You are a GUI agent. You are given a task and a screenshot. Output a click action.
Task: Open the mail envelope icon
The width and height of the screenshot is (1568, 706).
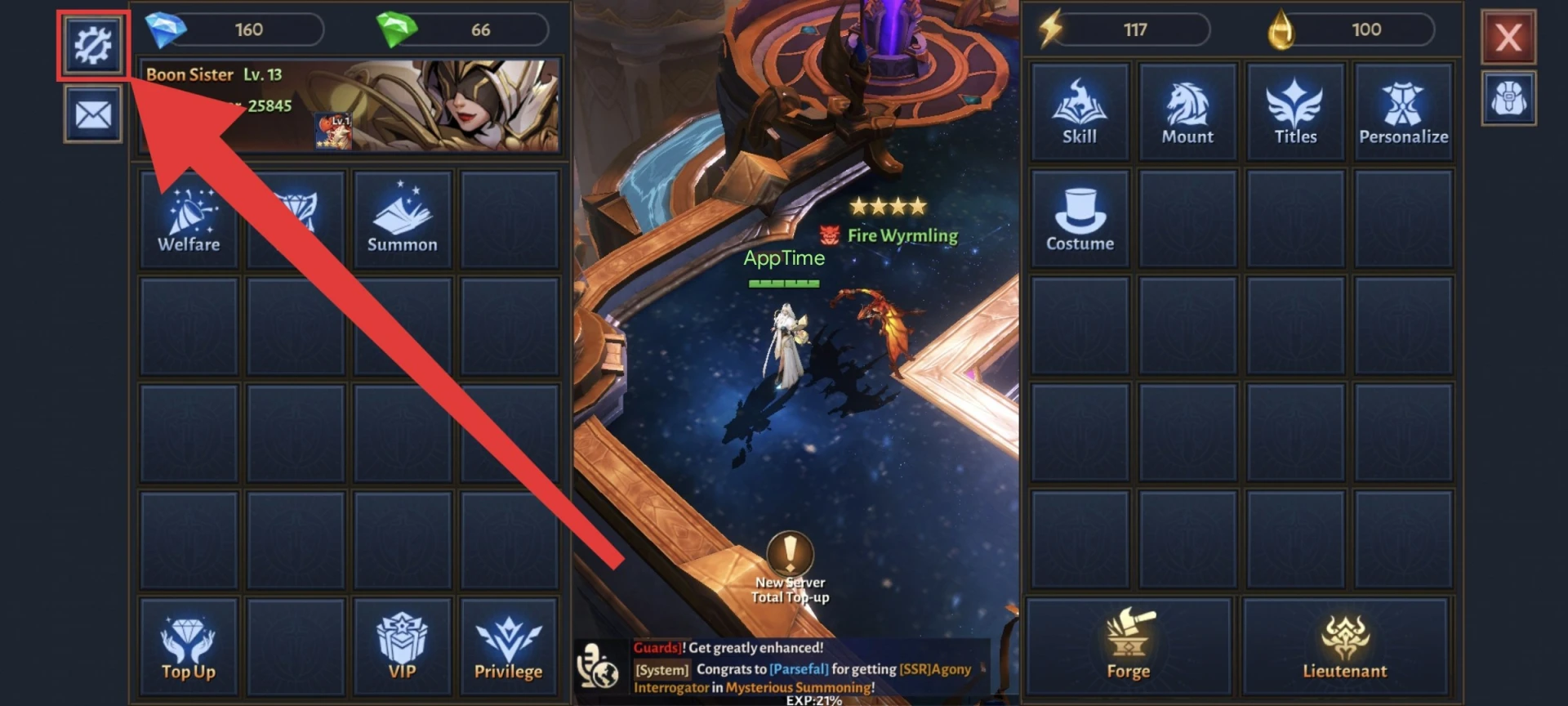pos(93,114)
